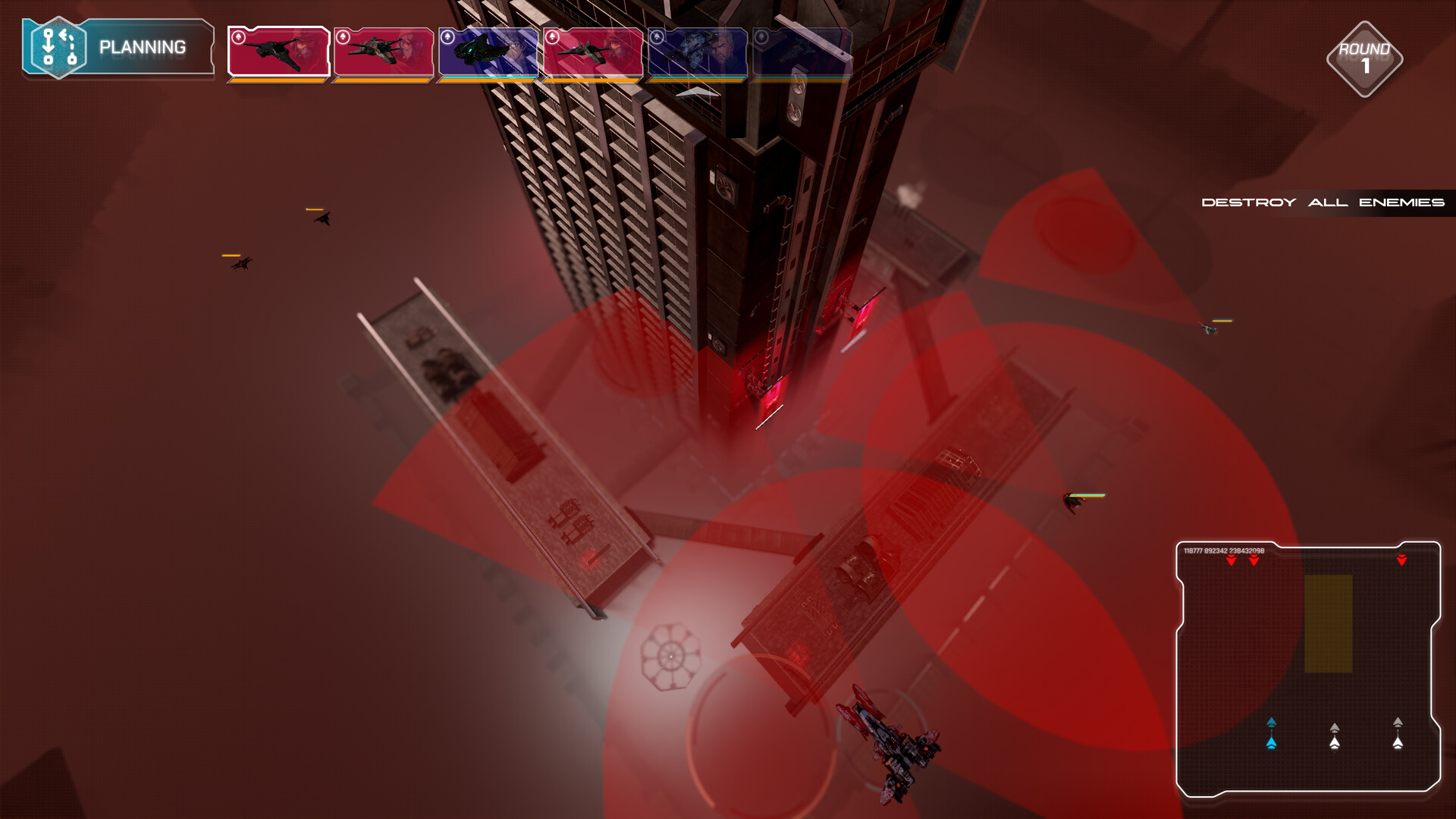This screenshot has width=1456, height=819.
Task: Open the dimmed unit card's arrow toggle
Action: (x=762, y=36)
